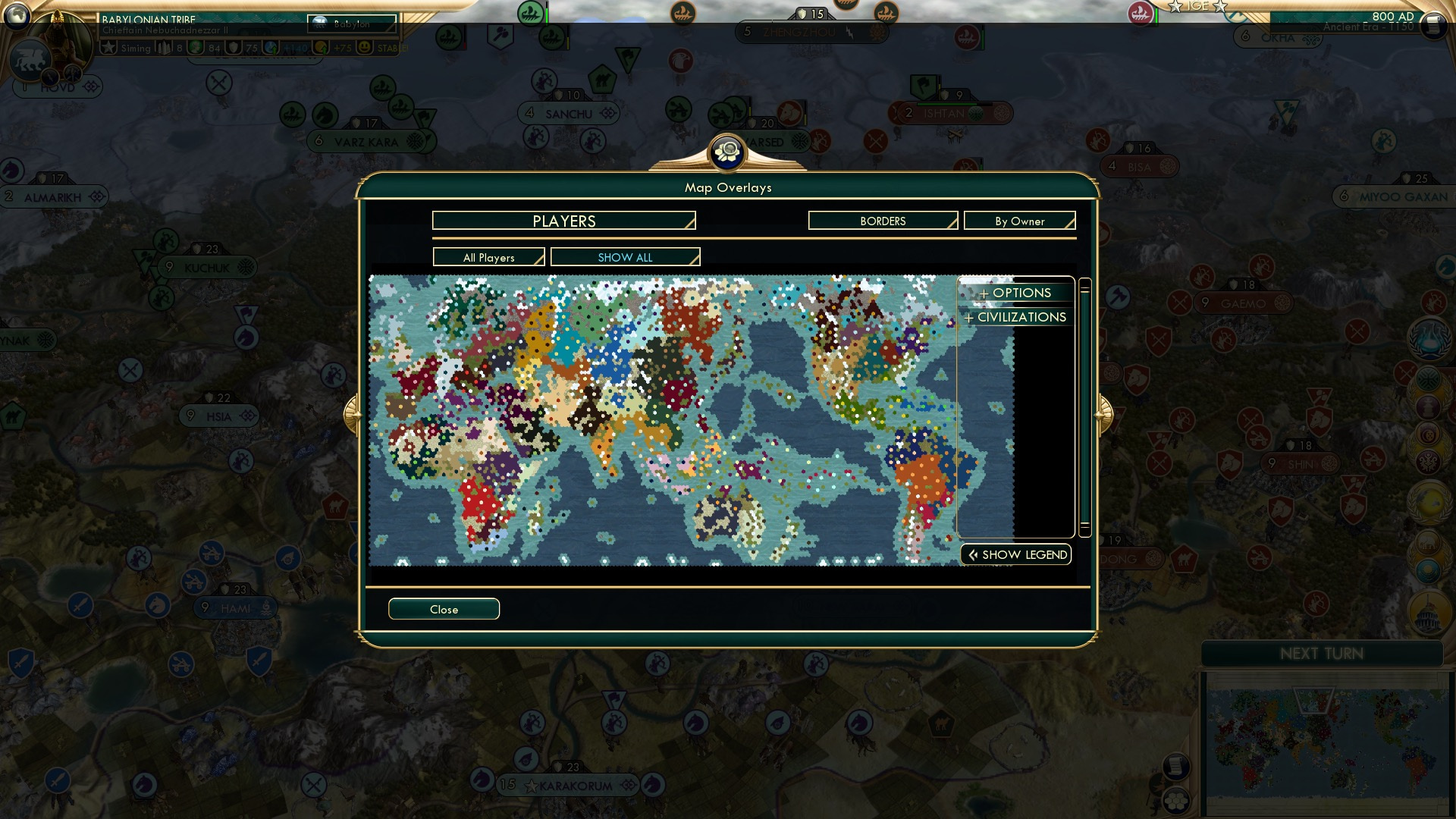The height and width of the screenshot is (819, 1456).
Task: Expand the OPTIONS section
Action: (x=1016, y=293)
